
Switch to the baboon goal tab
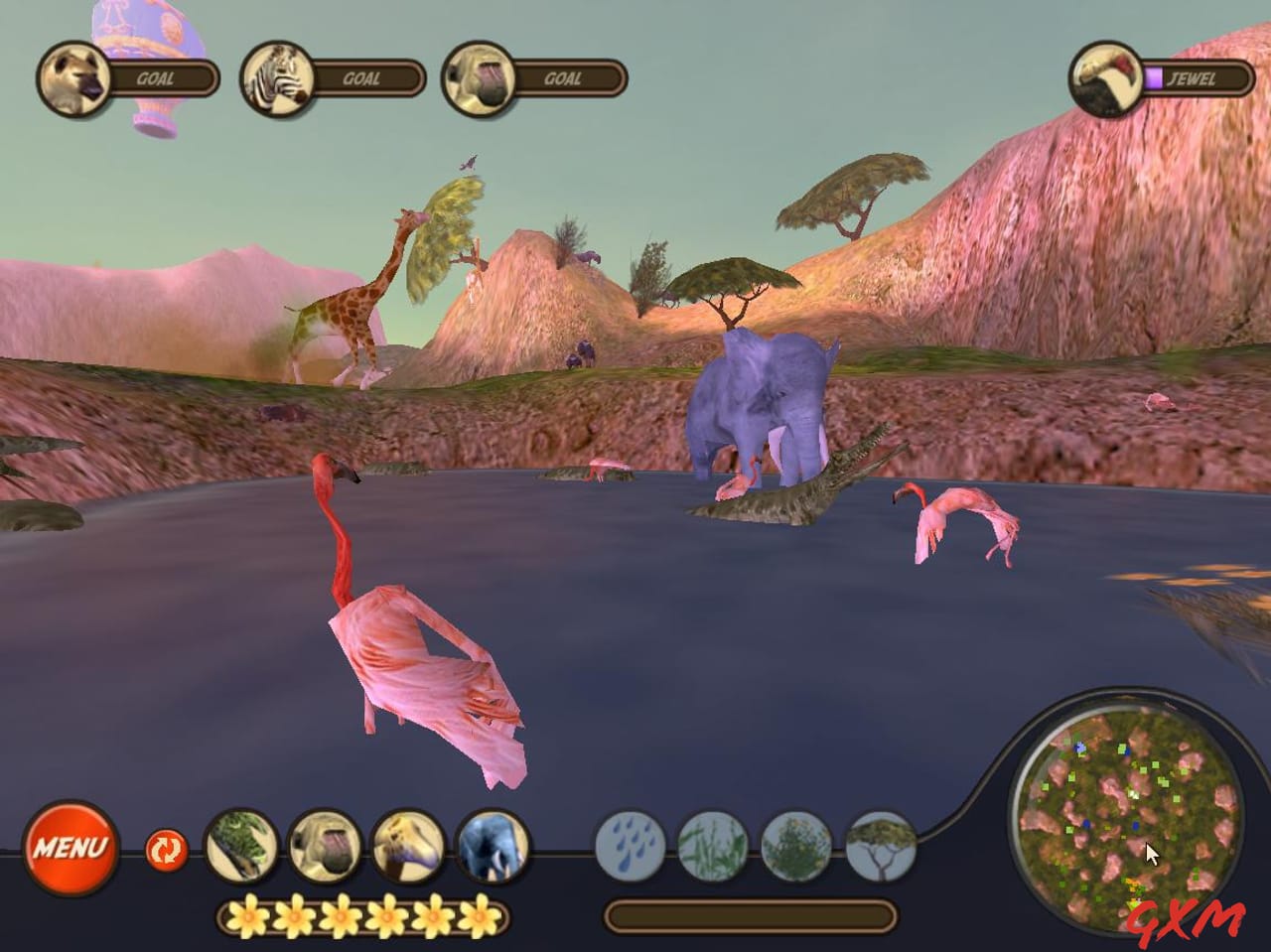tap(566, 79)
